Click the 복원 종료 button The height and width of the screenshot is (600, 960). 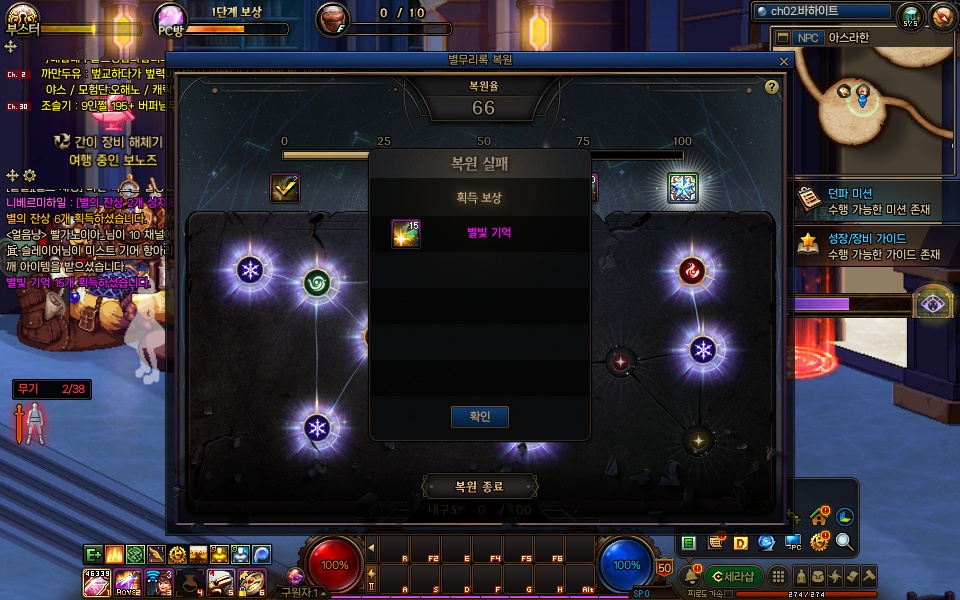tap(480, 487)
